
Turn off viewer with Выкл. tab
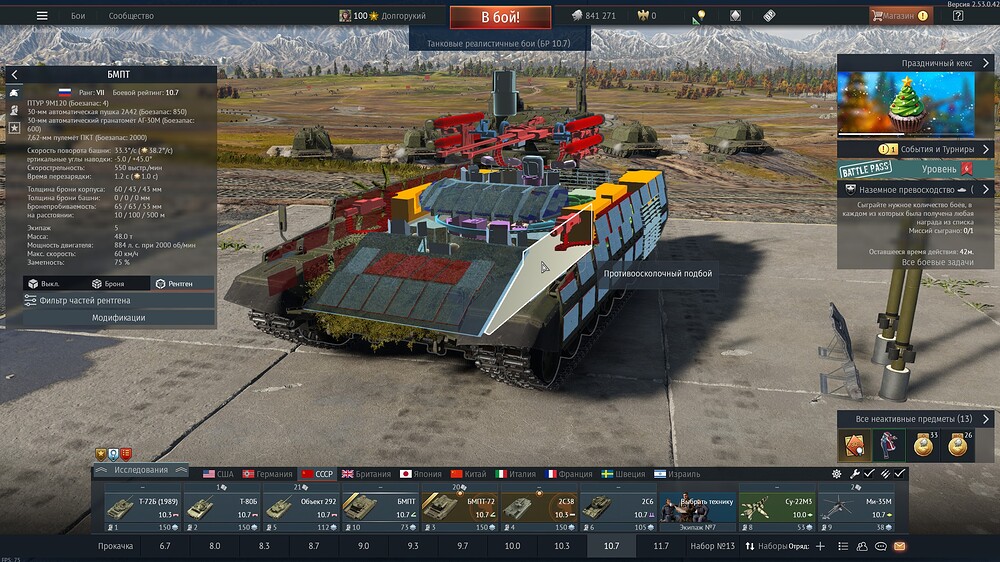45,284
